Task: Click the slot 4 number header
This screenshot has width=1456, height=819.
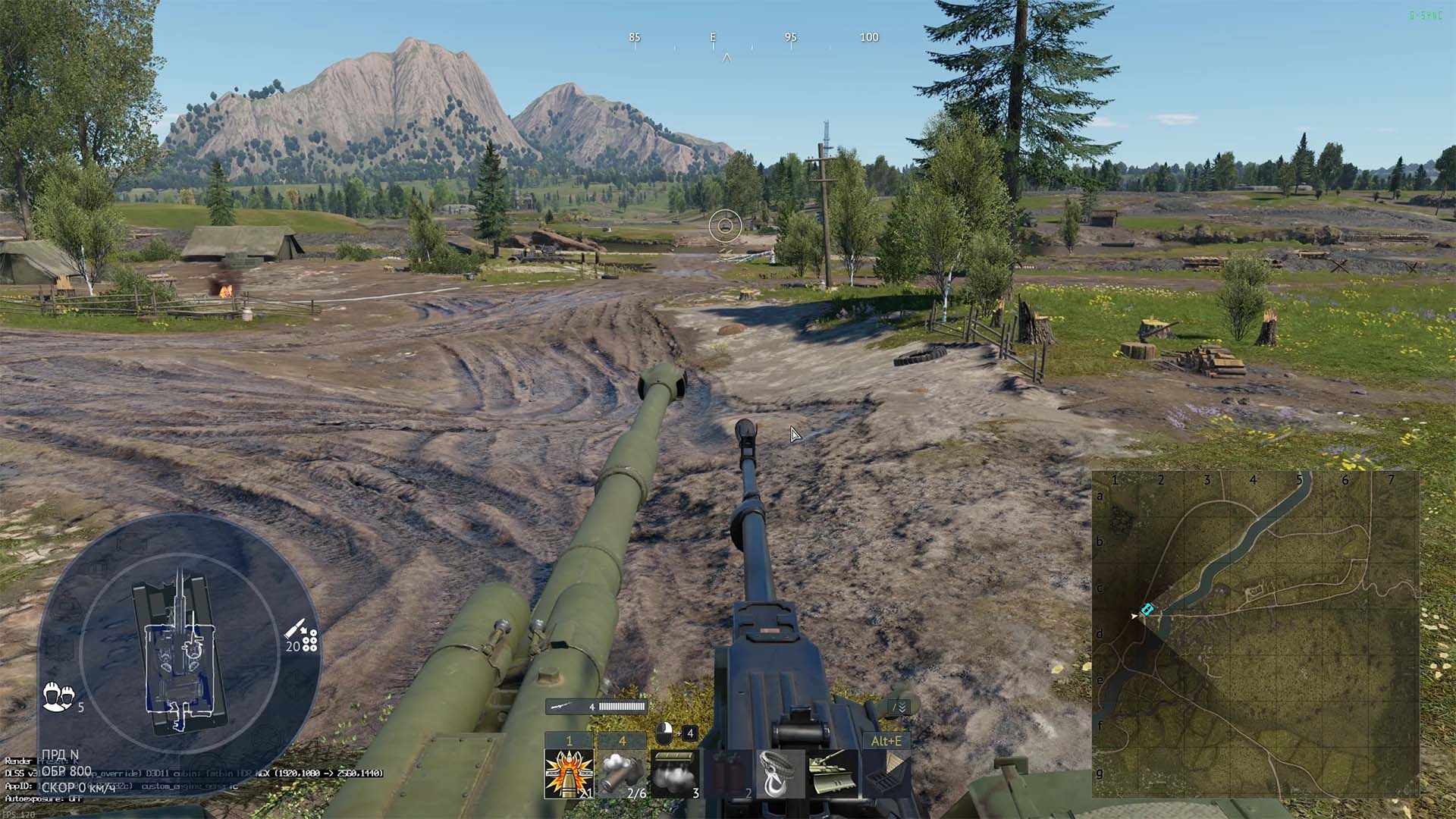Action: pyautogui.click(x=622, y=740)
